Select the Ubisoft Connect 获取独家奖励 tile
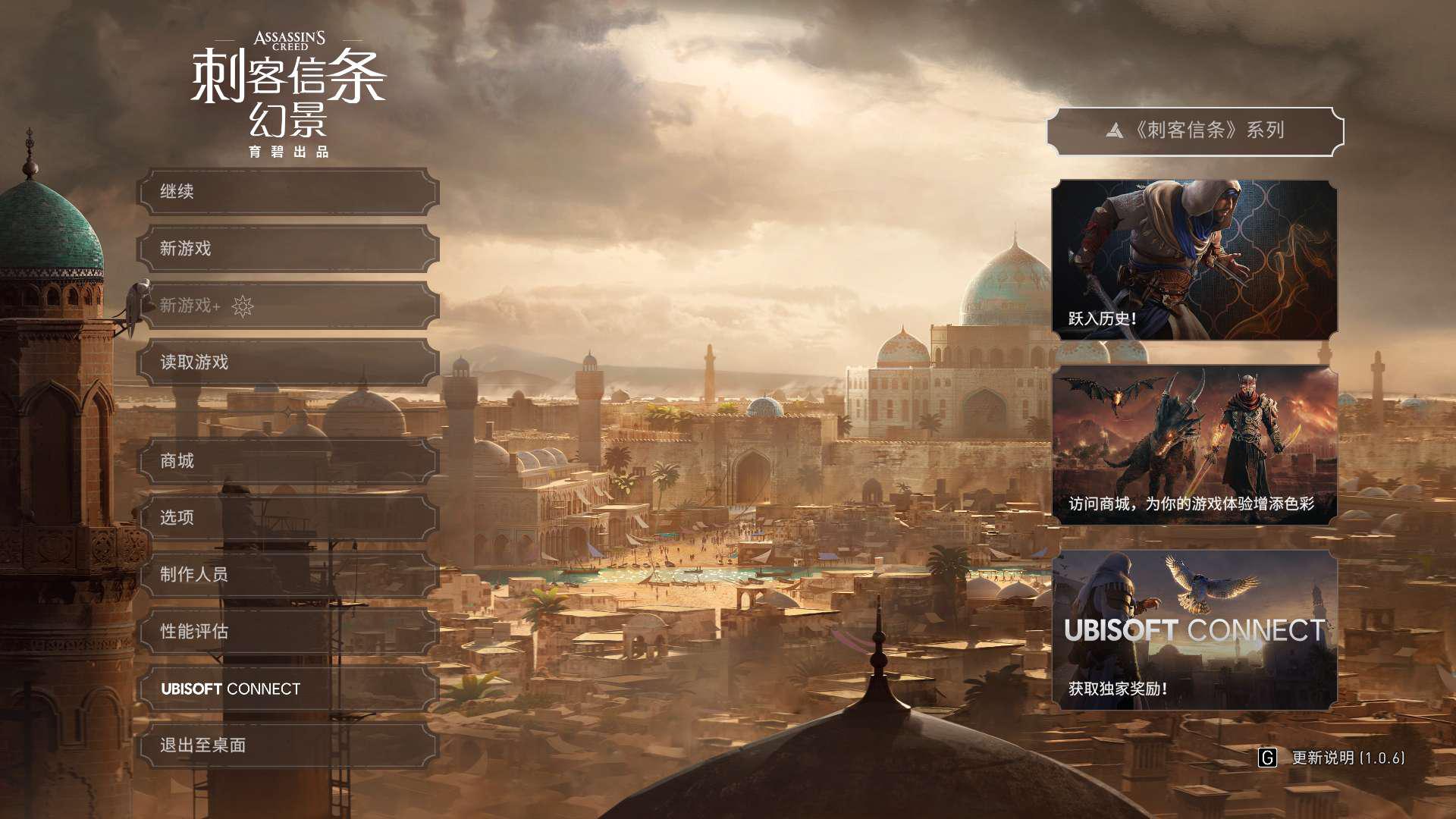1456x819 pixels. [x=1194, y=630]
